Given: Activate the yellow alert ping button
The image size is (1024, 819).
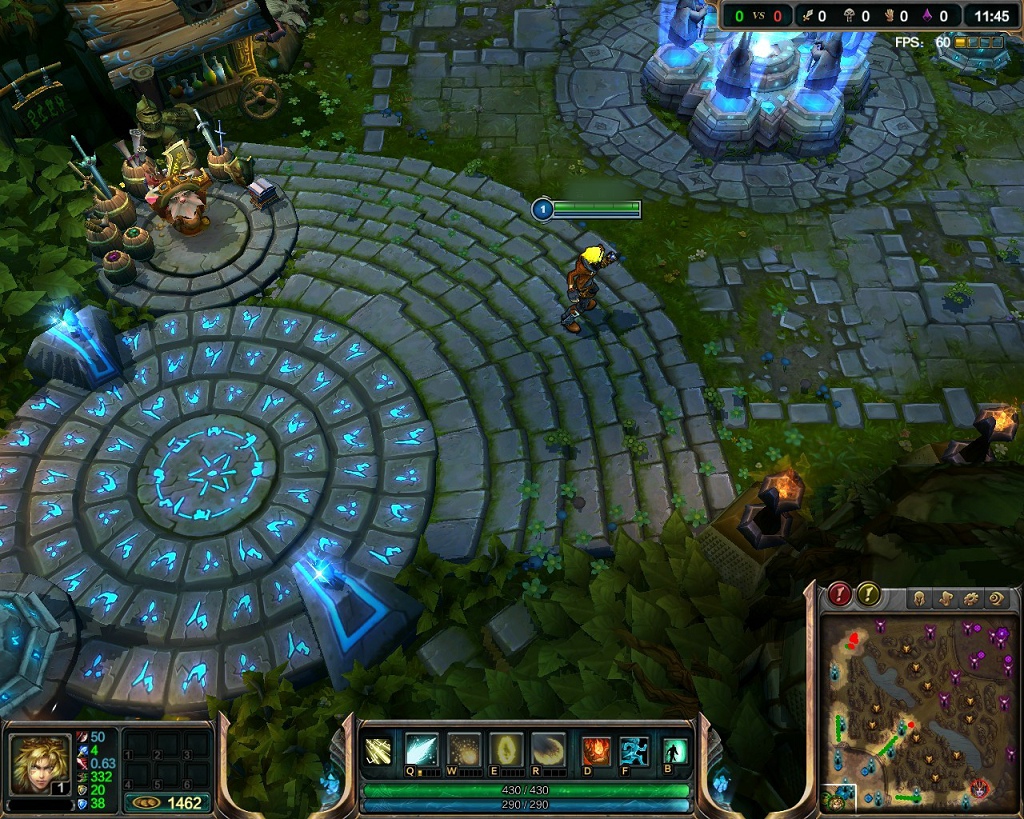Looking at the screenshot, I should [869, 594].
